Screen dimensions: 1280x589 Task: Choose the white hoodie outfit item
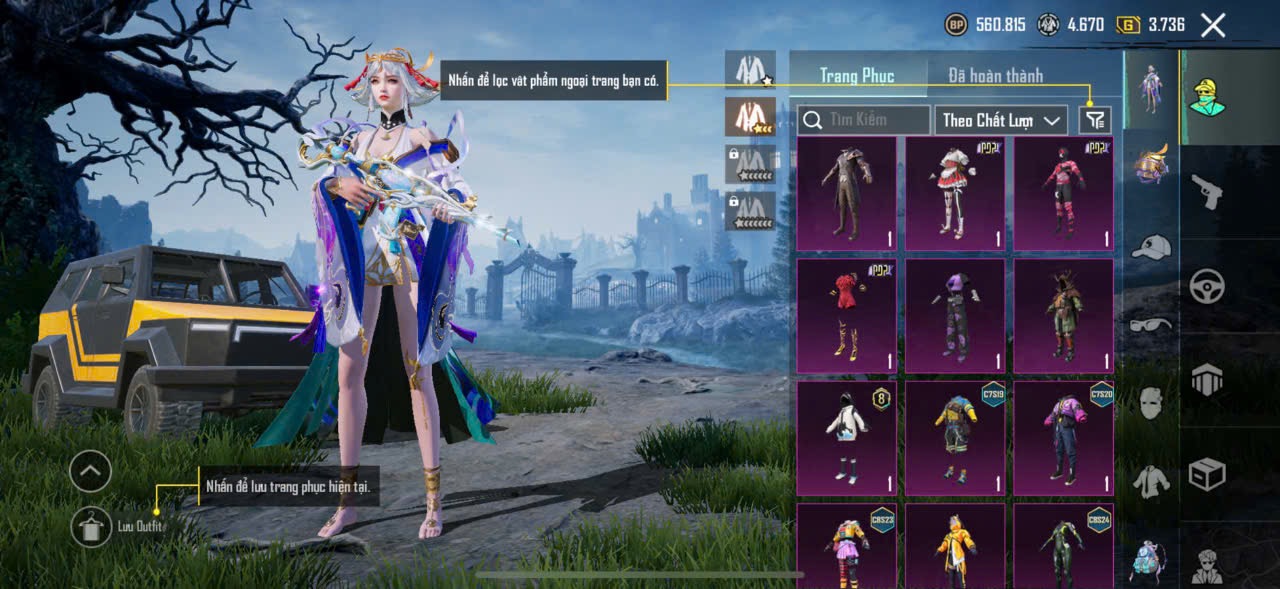pyautogui.click(x=847, y=438)
